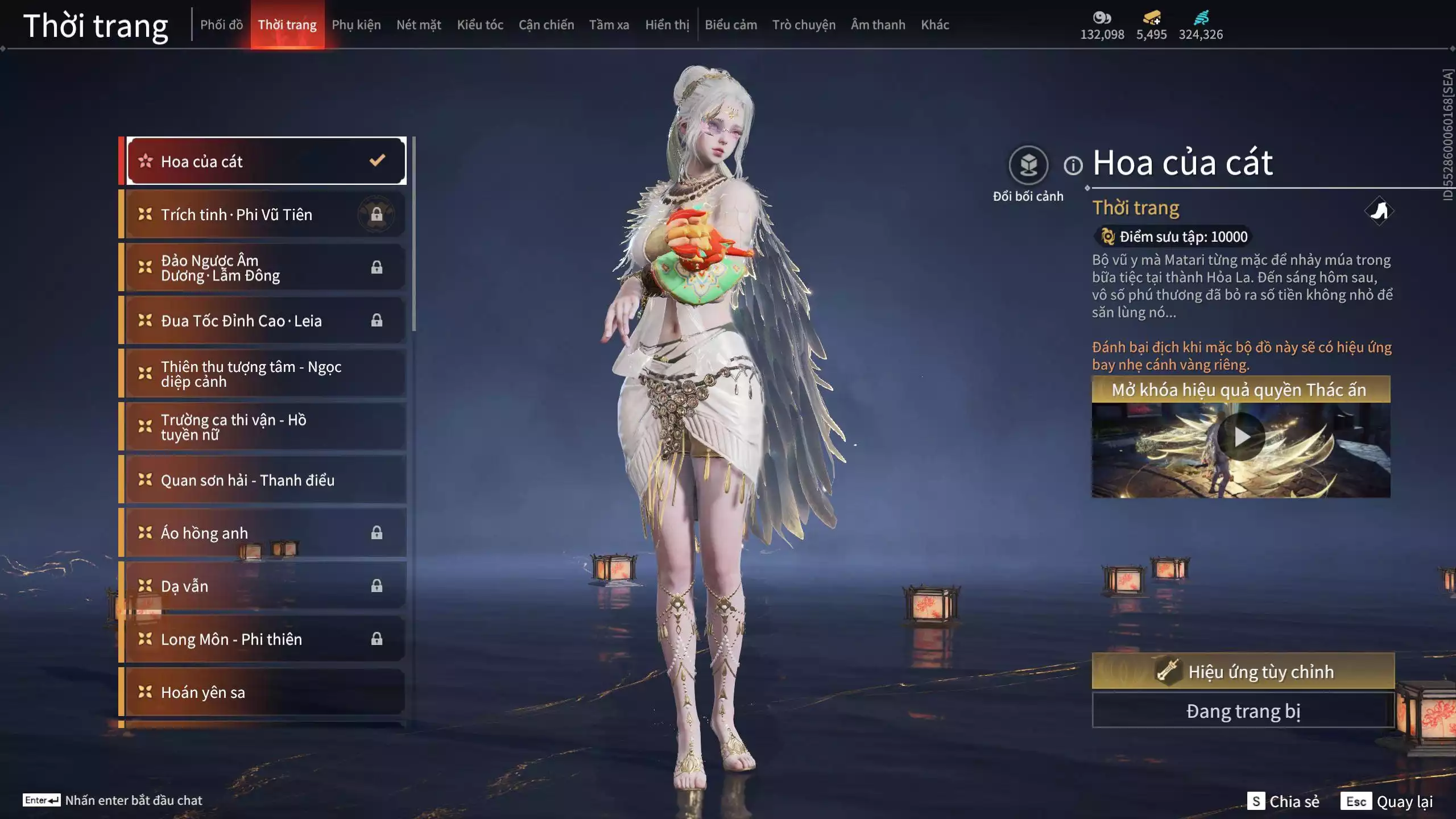Select the Thiên thu tượng tâm - Ngọc diệp cành outfit
The height and width of the screenshot is (819, 1456).
pos(265,374)
